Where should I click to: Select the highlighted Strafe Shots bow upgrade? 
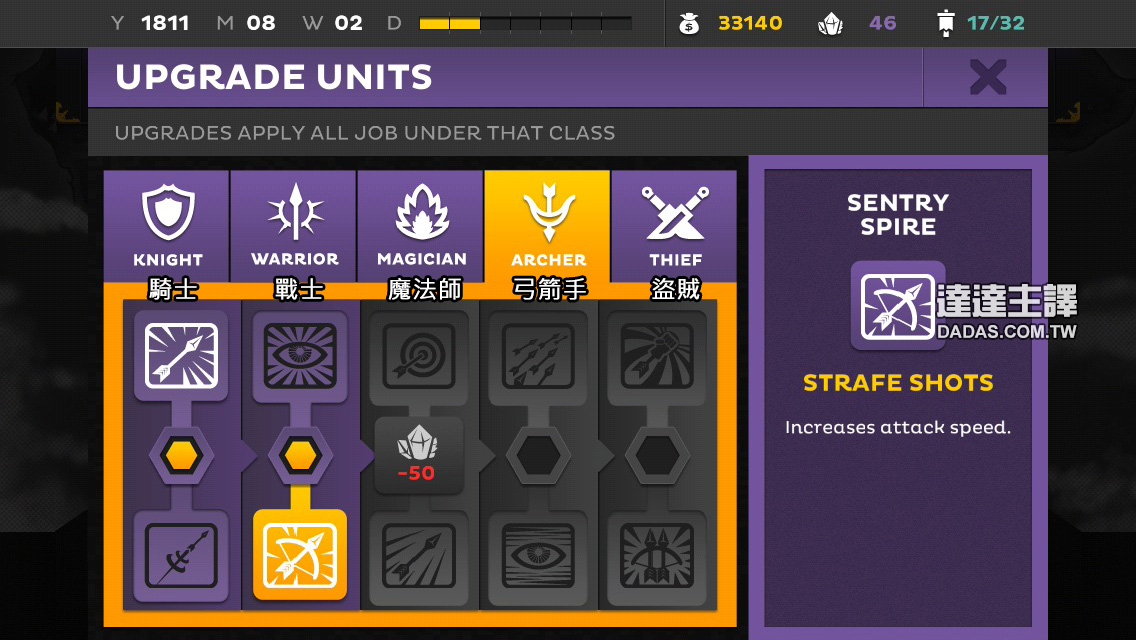tap(300, 555)
